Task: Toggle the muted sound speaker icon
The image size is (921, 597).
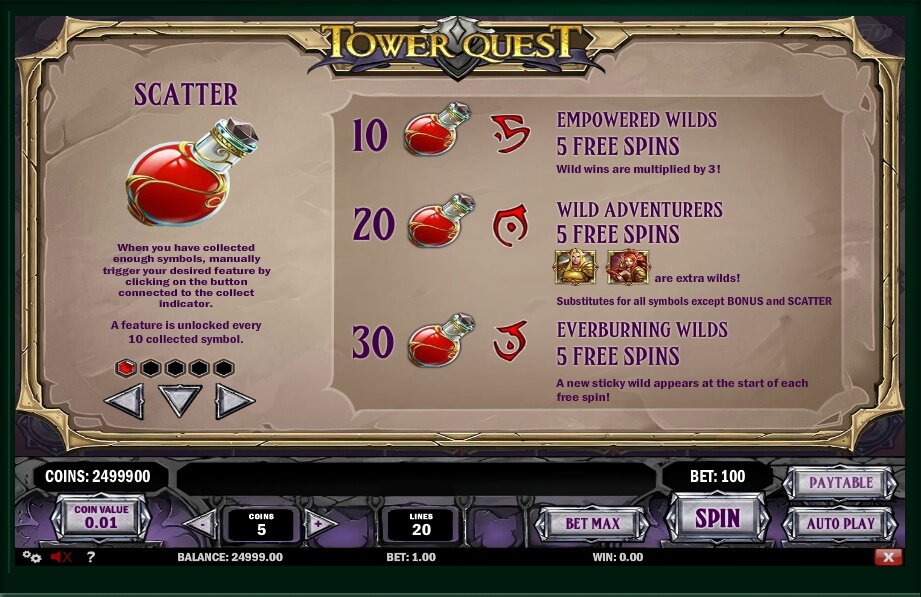Action: 61,557
